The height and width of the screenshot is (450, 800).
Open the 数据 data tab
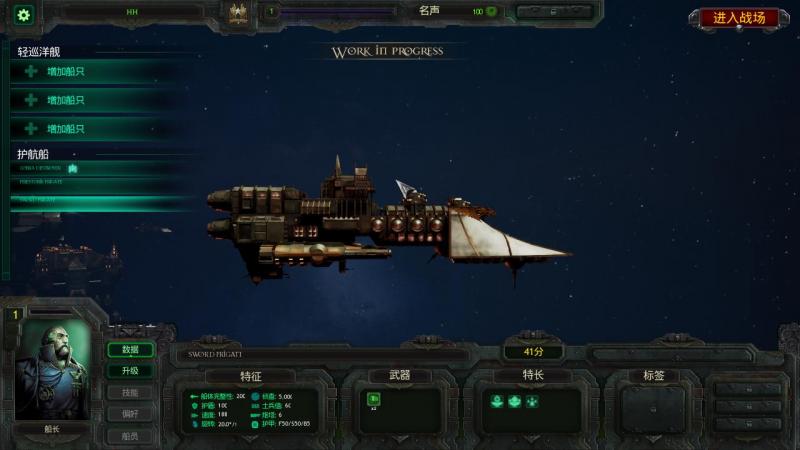point(131,350)
